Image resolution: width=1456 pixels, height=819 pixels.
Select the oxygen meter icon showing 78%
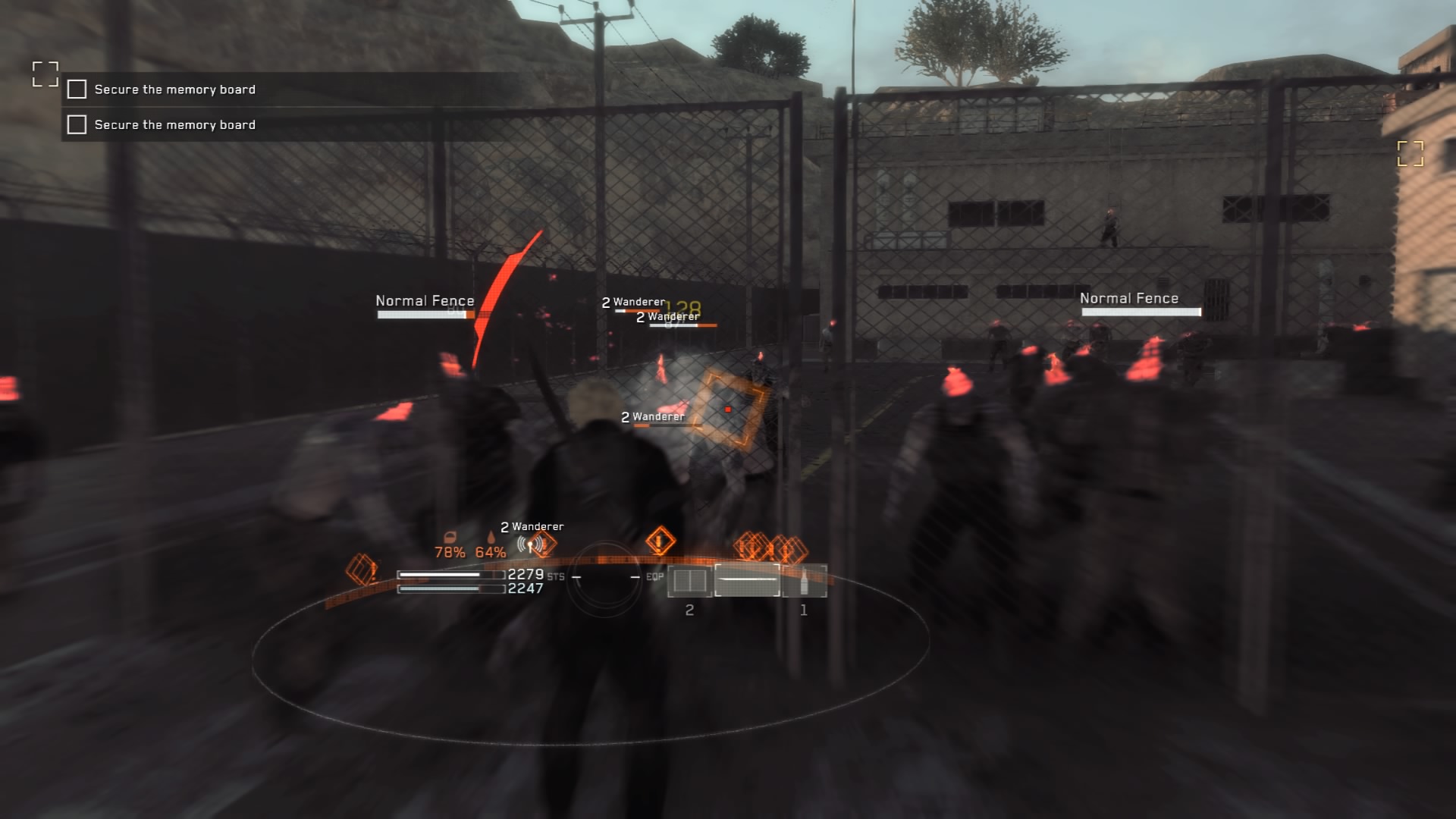click(x=451, y=537)
